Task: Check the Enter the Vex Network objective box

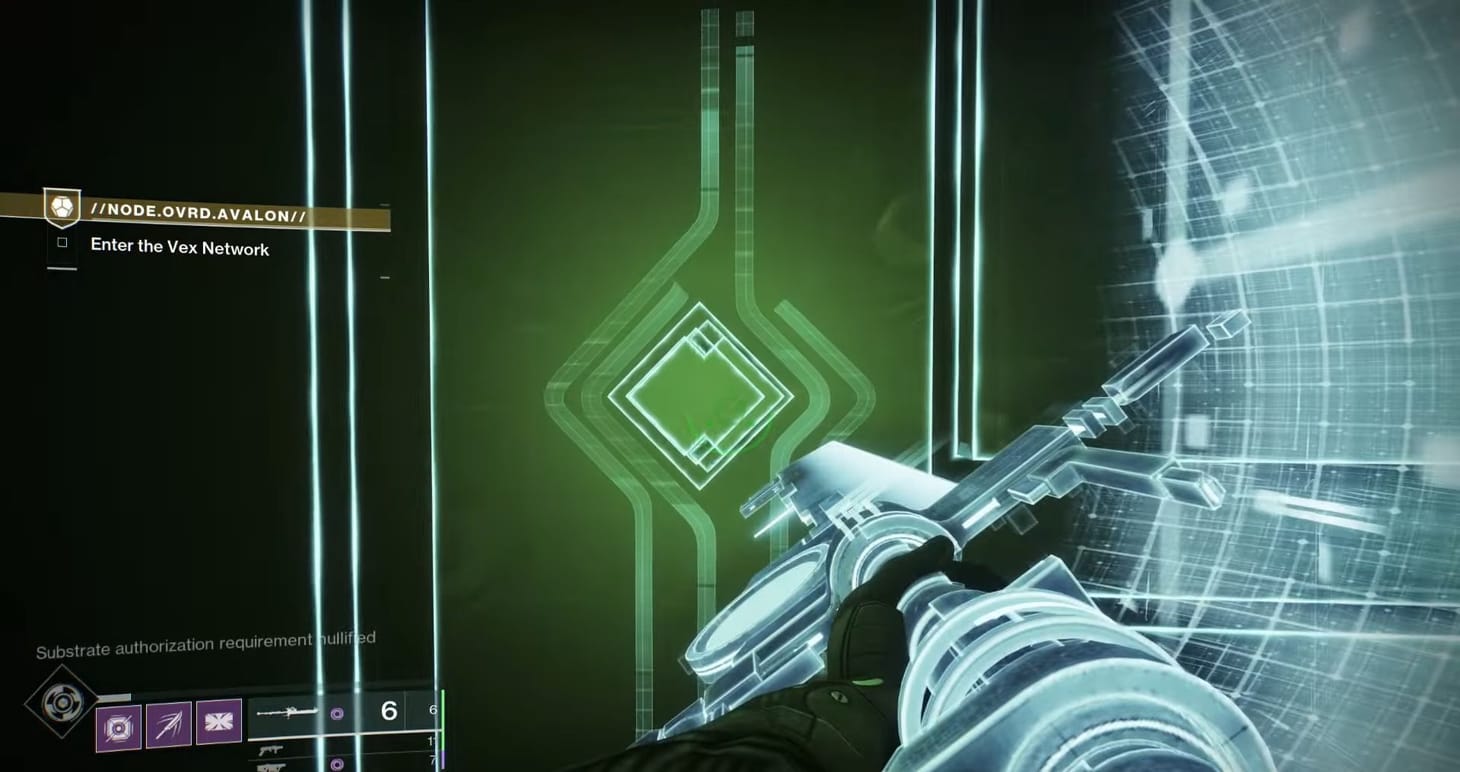Action: (63, 242)
